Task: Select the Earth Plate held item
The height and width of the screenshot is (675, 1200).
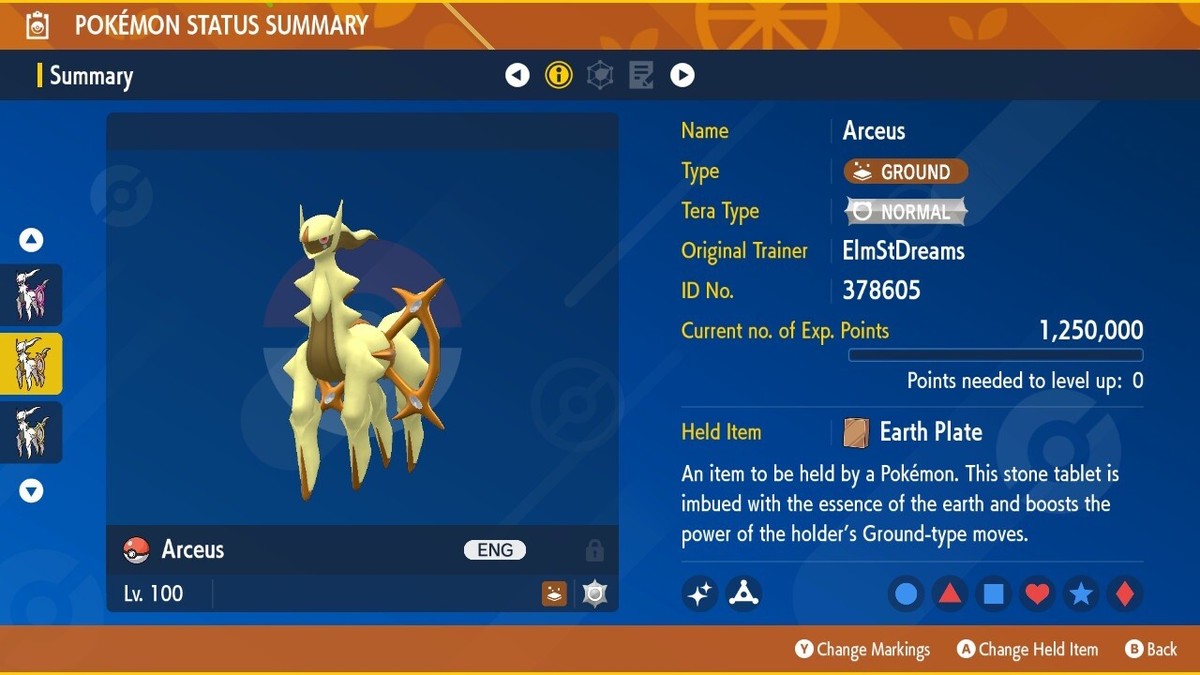Action: pos(930,432)
